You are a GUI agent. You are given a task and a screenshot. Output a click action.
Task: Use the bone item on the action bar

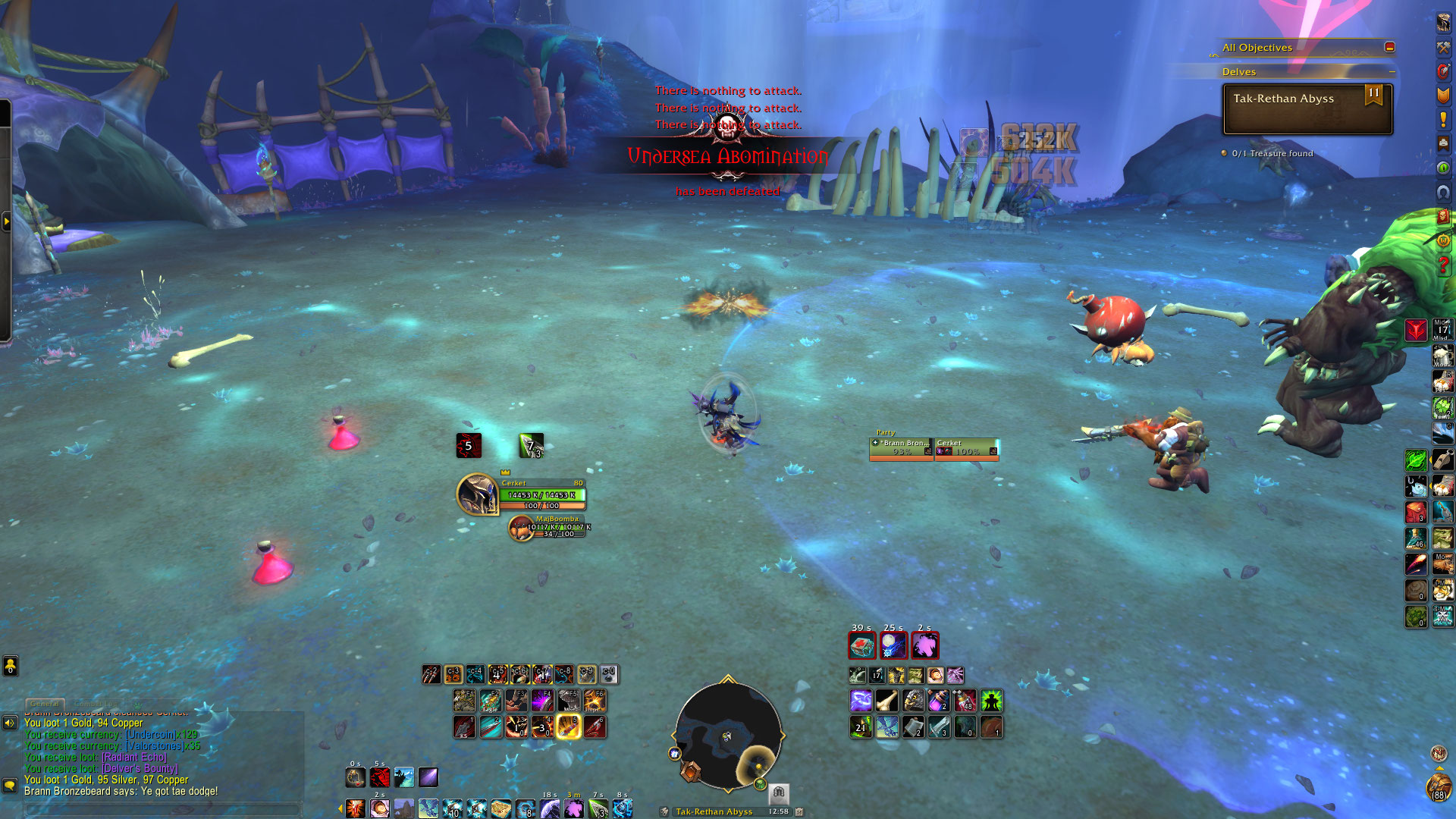coord(886,701)
